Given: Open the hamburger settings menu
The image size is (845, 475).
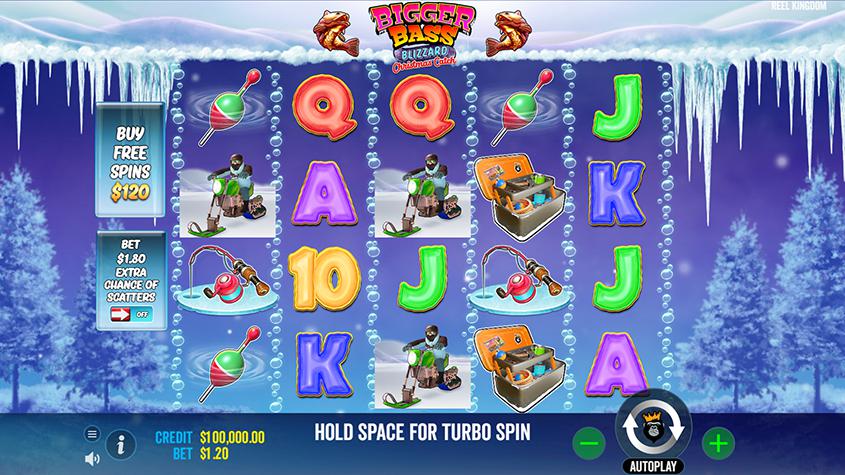Looking at the screenshot, I should 92,433.
